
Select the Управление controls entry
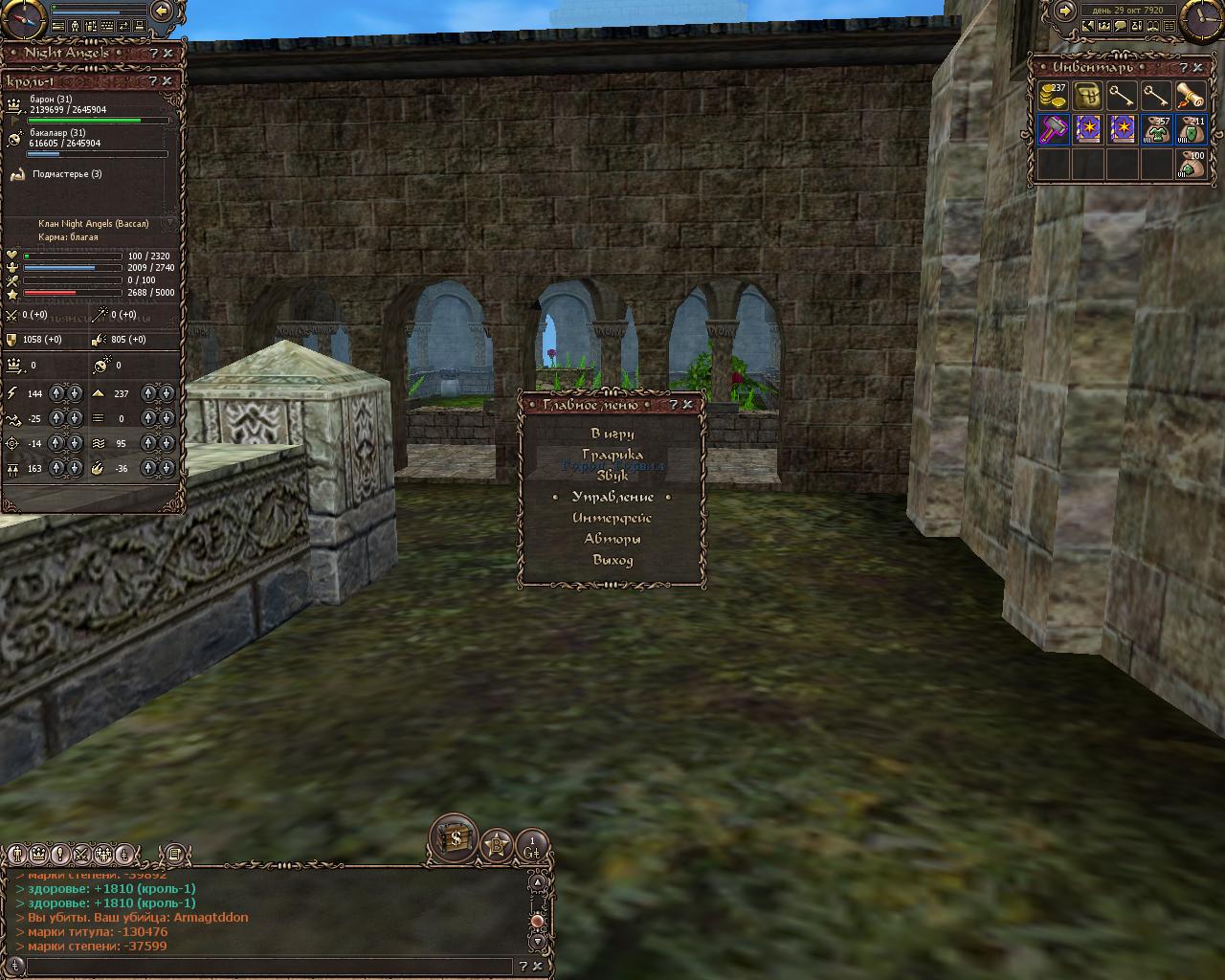pos(612,497)
